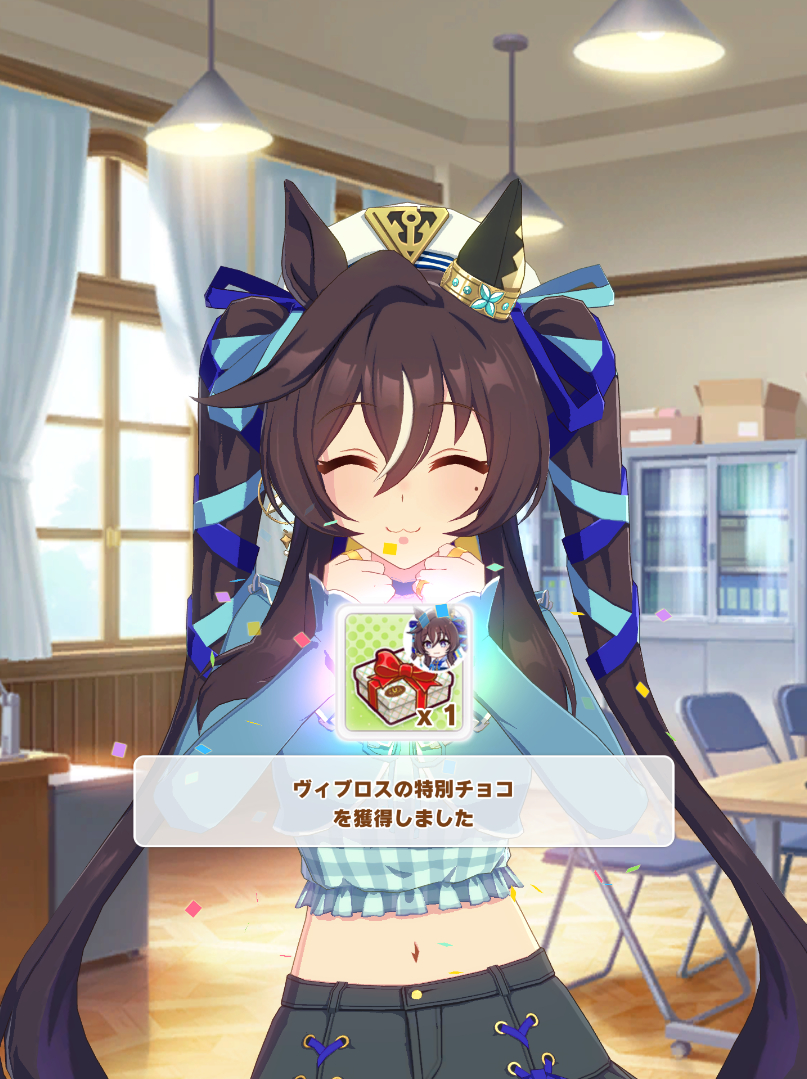The image size is (807, 1079).
Task: Tap the Vivlos special chocolate reward icon
Action: point(403,670)
